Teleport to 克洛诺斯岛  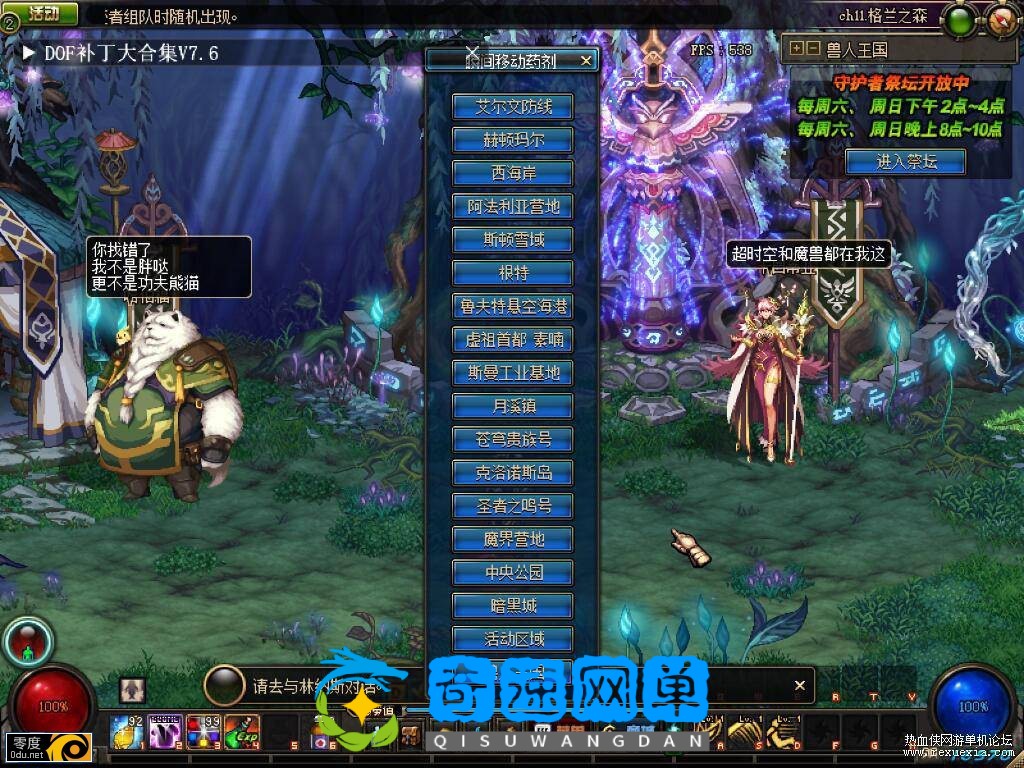click(x=512, y=472)
